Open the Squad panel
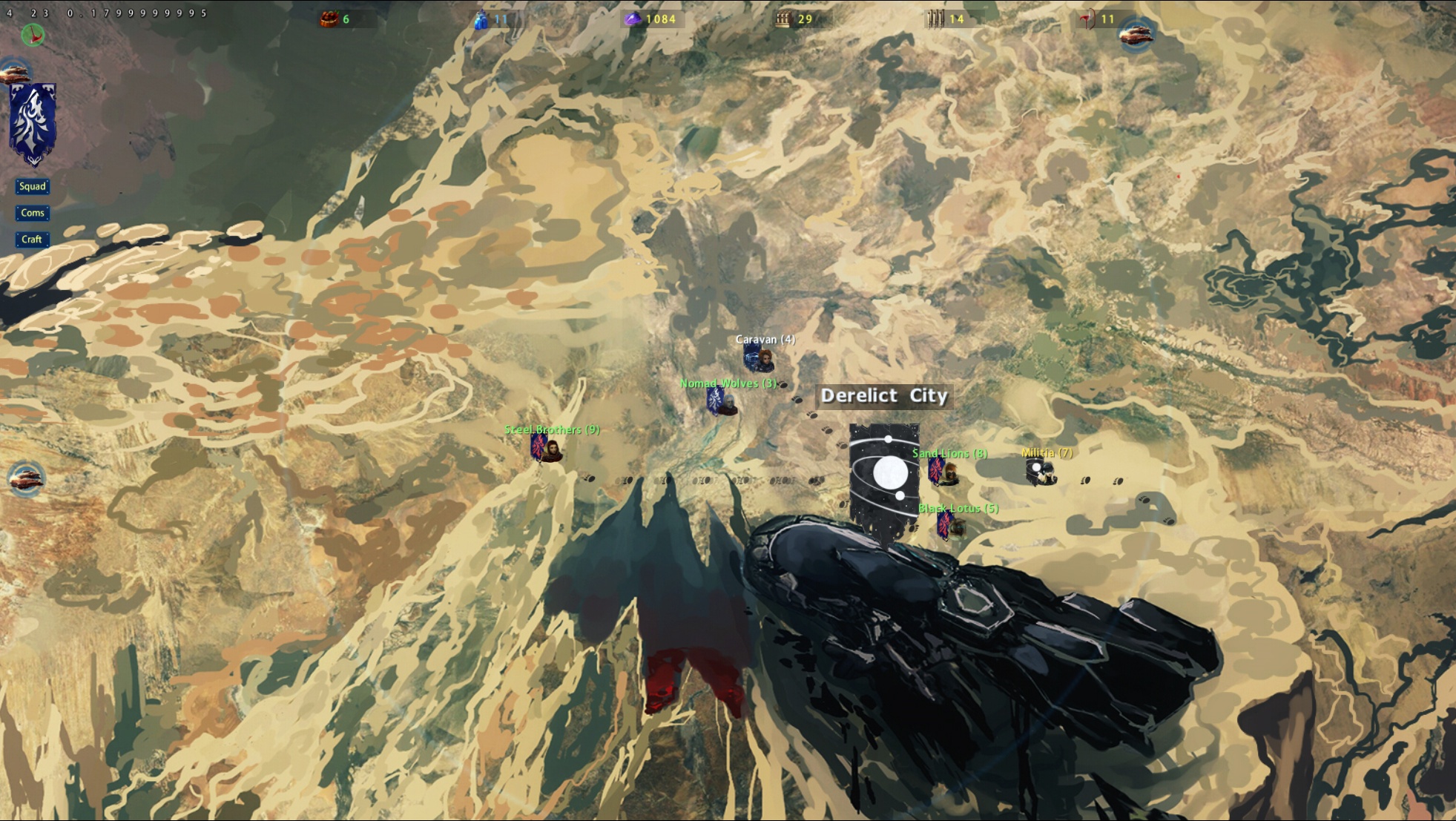The height and width of the screenshot is (821, 1456). pyautogui.click(x=33, y=186)
